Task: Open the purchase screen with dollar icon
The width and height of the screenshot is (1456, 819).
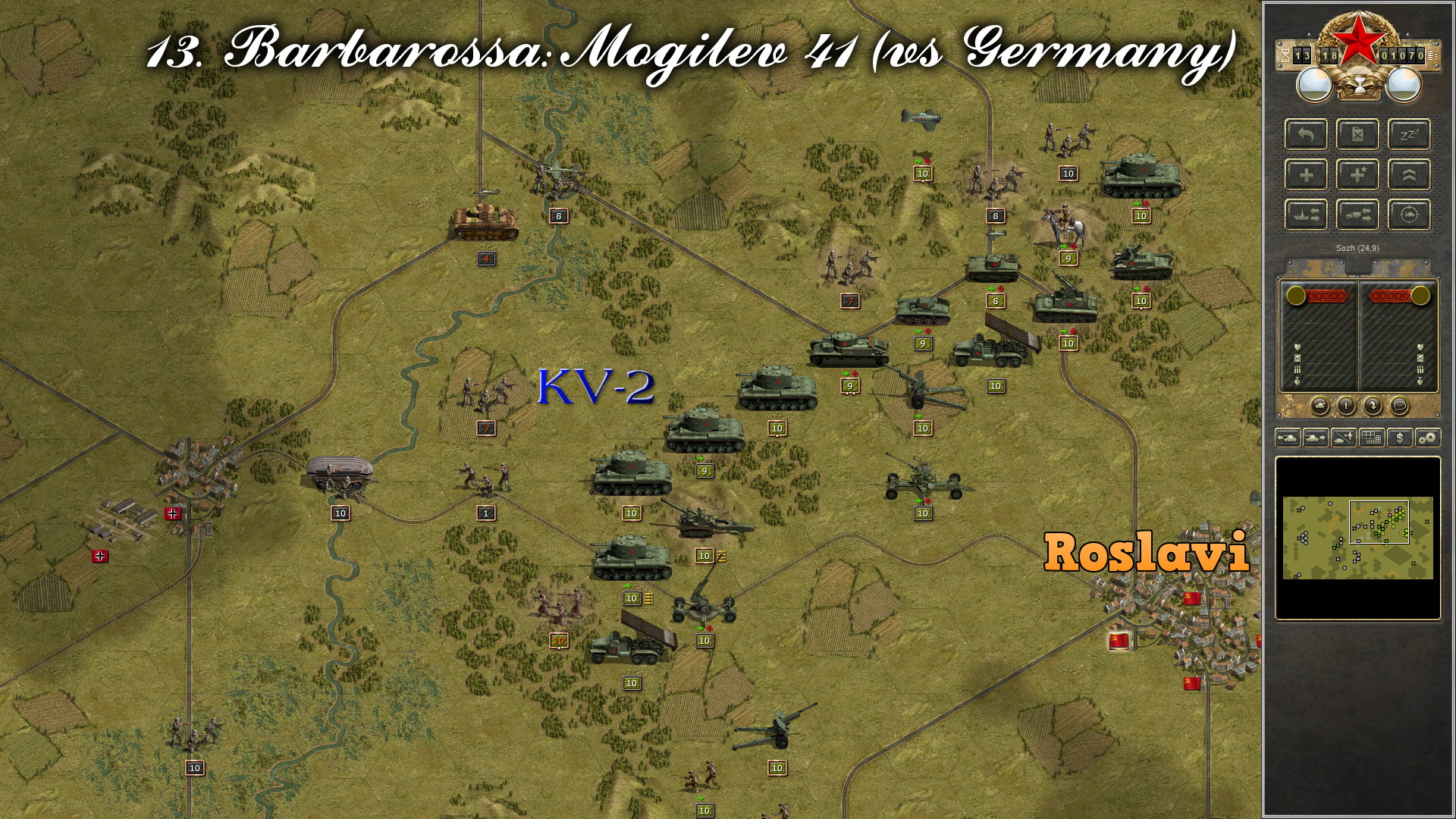Action: (1401, 437)
